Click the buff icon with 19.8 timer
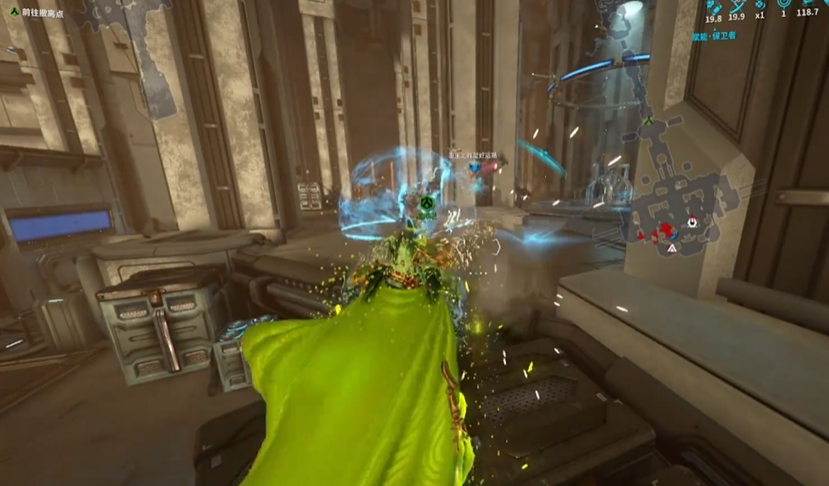Image resolution: width=829 pixels, height=486 pixels. tap(714, 5)
